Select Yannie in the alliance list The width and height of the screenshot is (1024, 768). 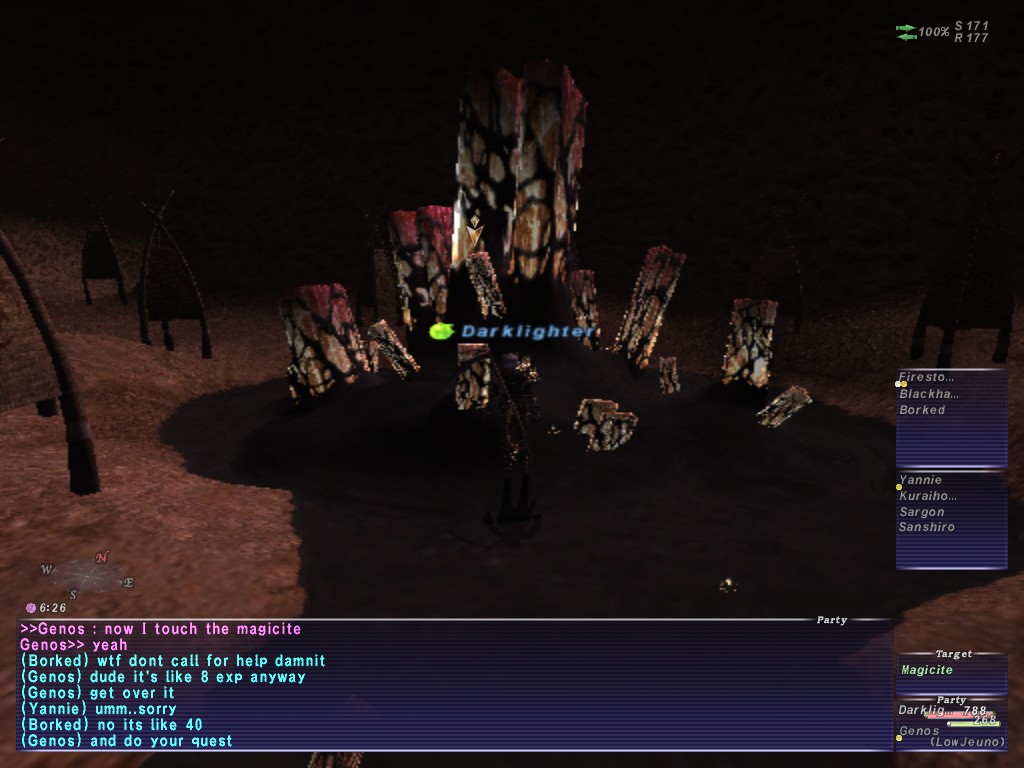click(920, 480)
